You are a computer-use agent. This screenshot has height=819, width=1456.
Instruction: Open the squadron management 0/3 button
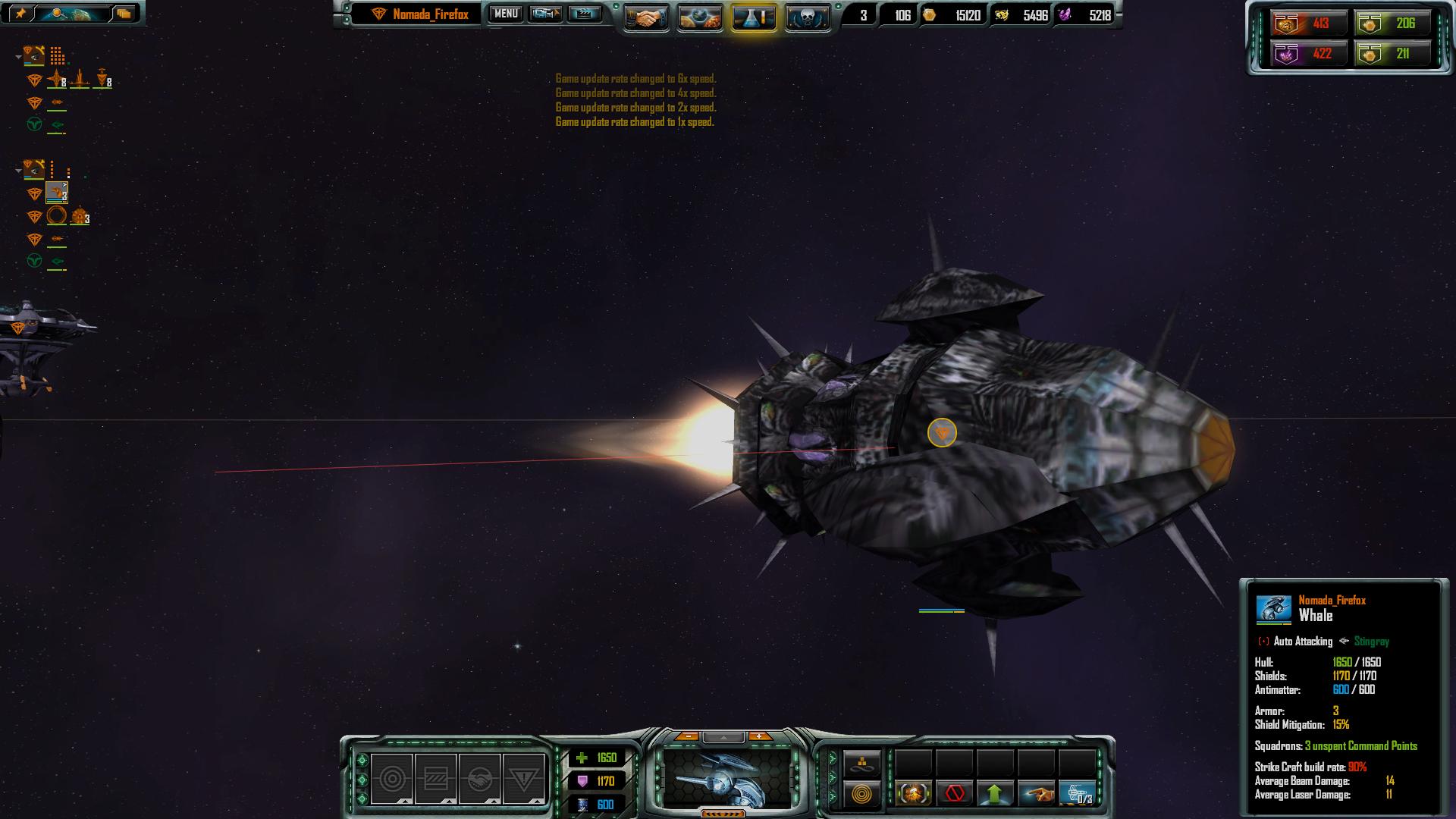[1077, 794]
